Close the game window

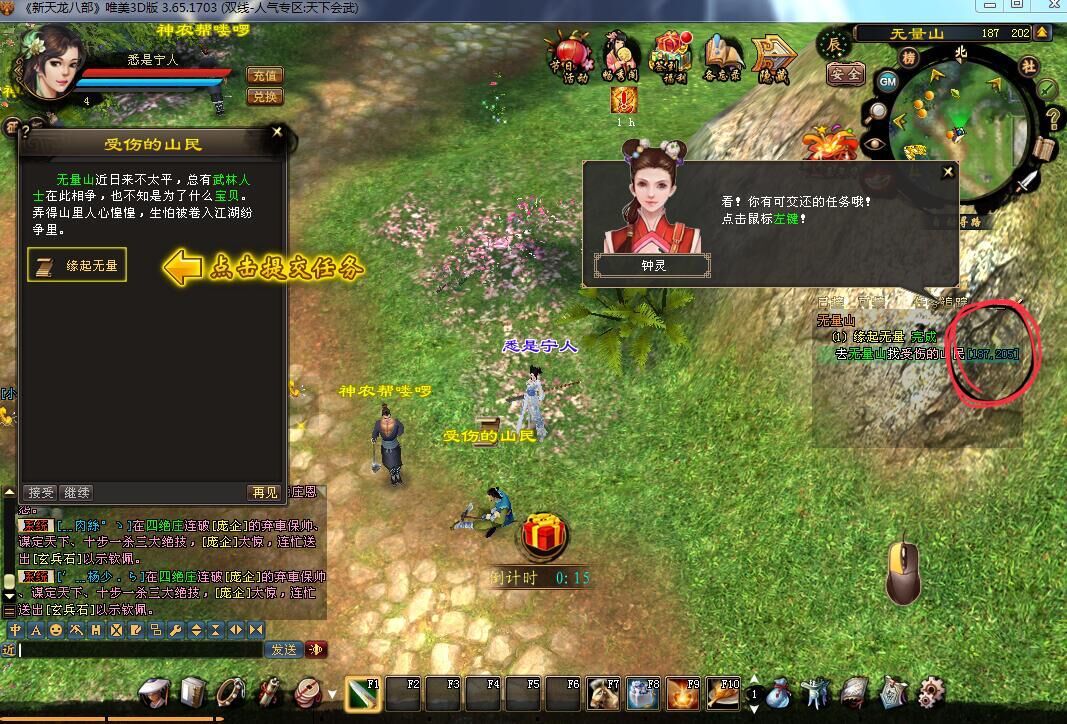tap(1046, 5)
